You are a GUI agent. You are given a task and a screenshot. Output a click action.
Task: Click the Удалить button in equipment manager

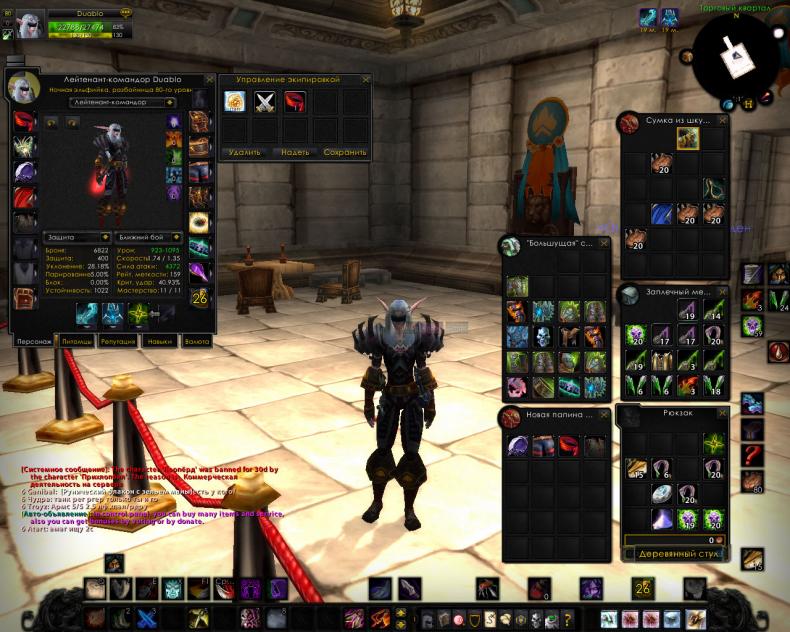[x=243, y=153]
